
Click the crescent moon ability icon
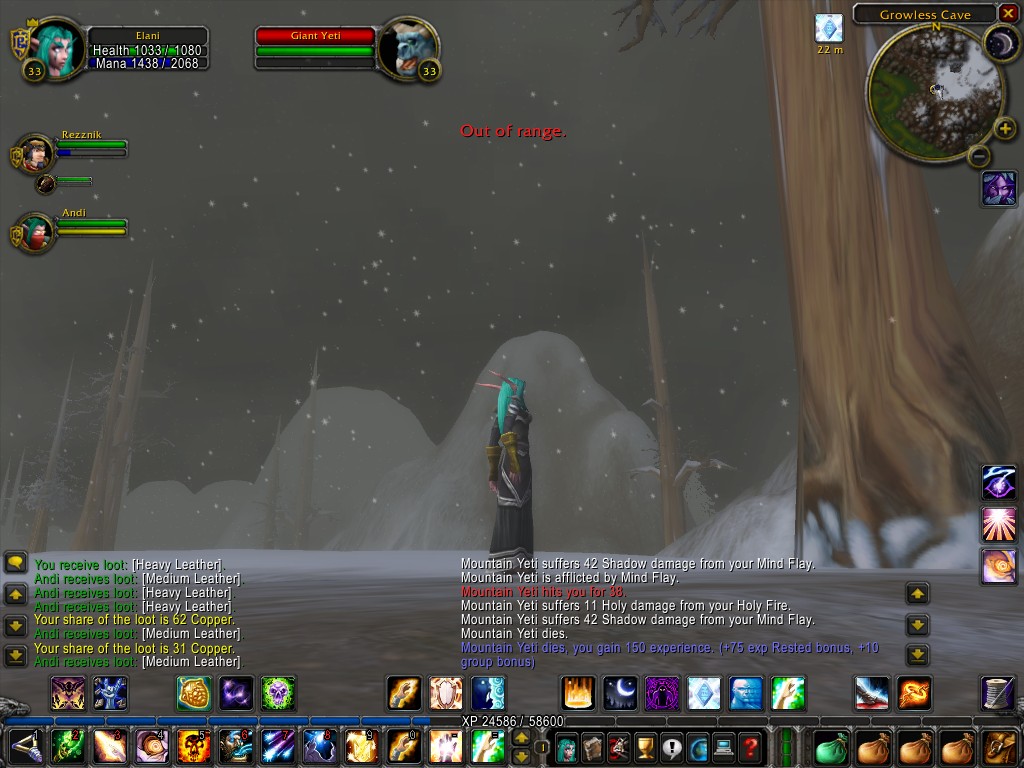620,692
